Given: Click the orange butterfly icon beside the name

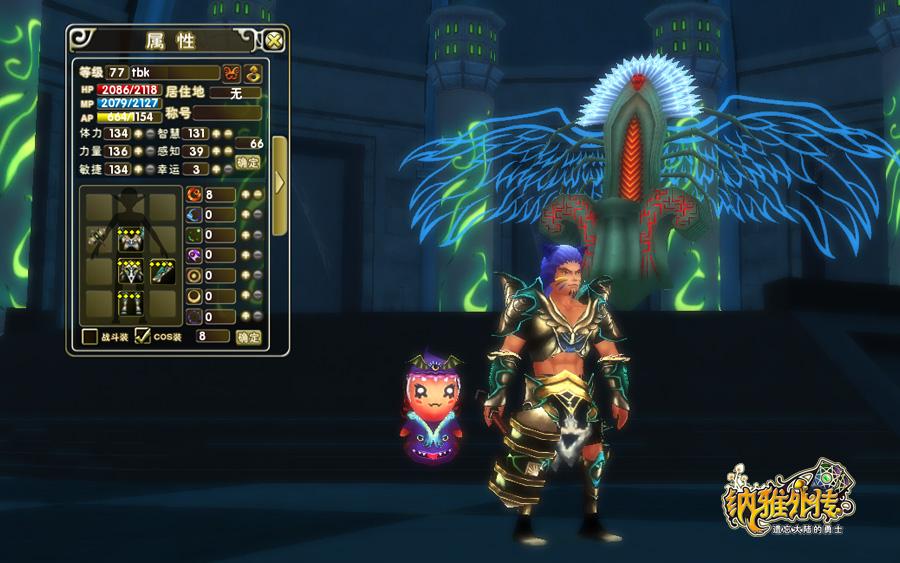Looking at the screenshot, I should [231, 72].
